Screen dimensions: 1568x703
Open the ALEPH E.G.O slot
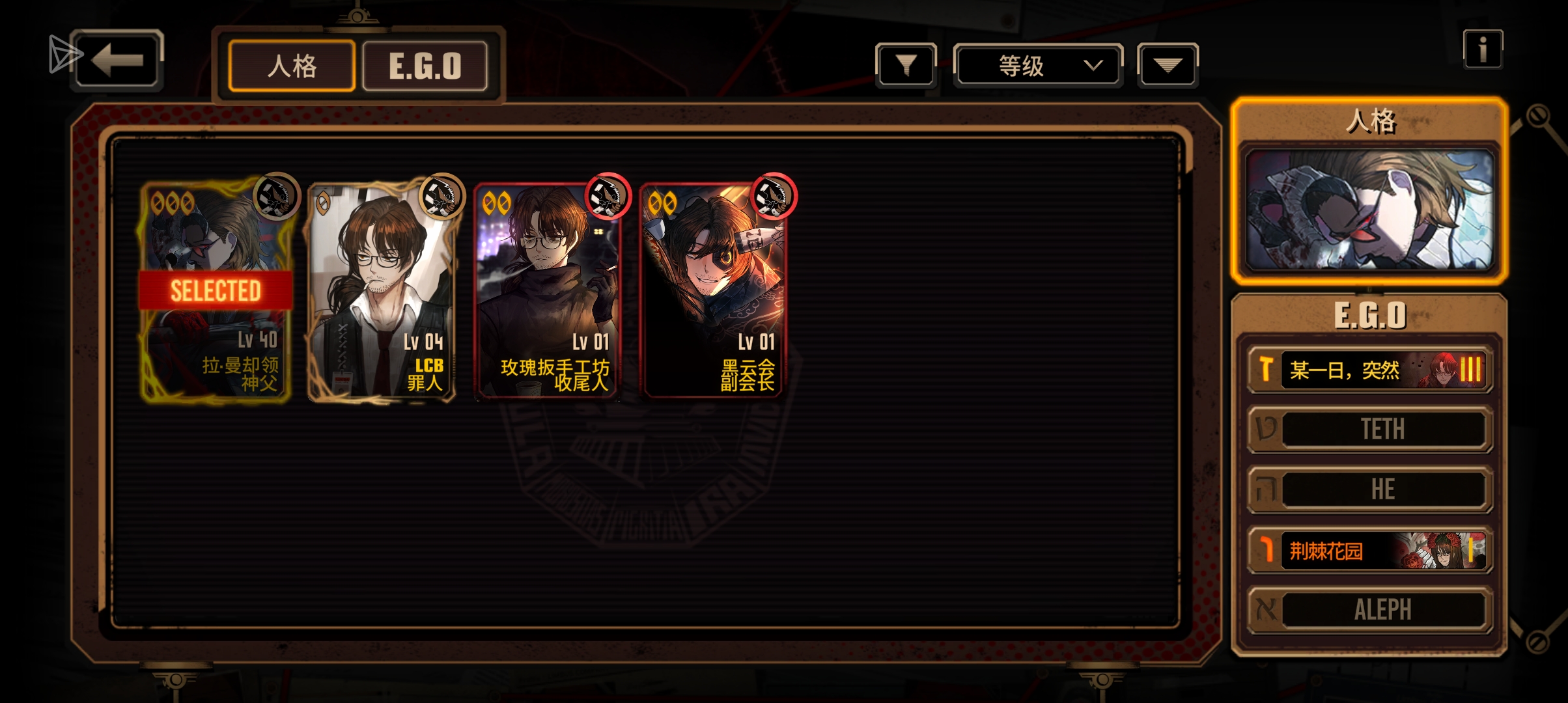[x=1370, y=610]
